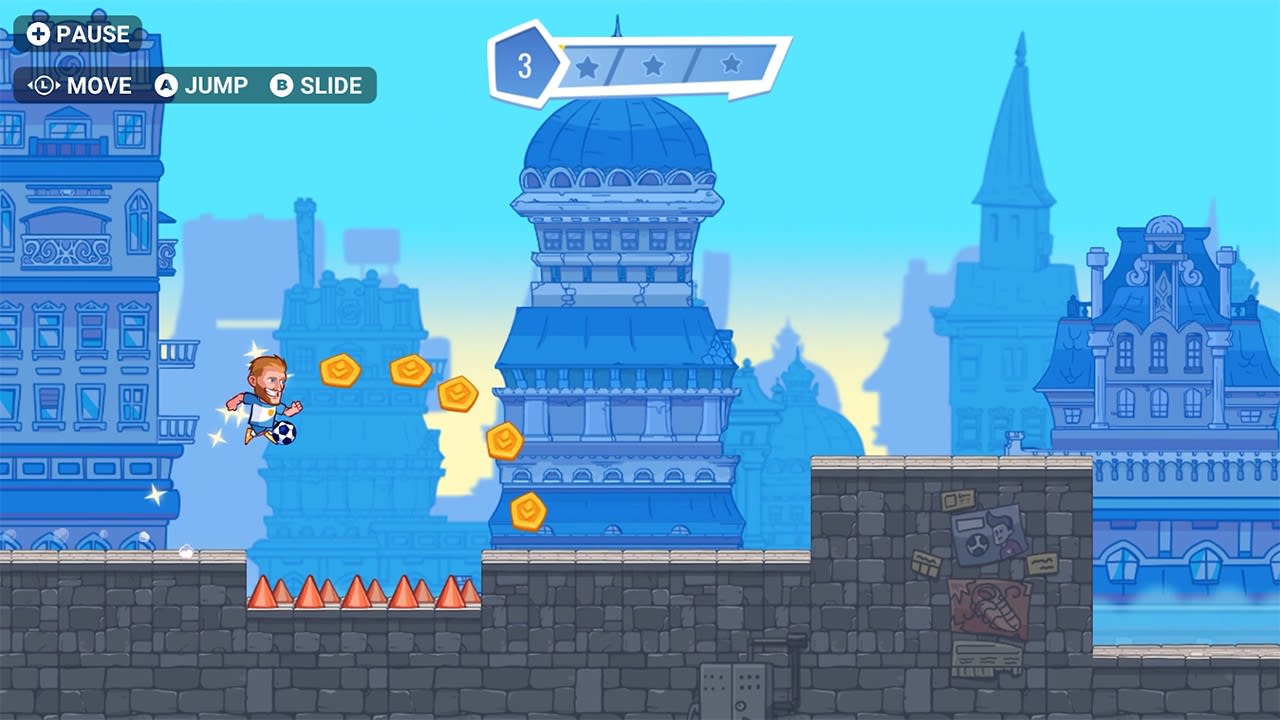Click the SLIDE label text

tap(330, 85)
